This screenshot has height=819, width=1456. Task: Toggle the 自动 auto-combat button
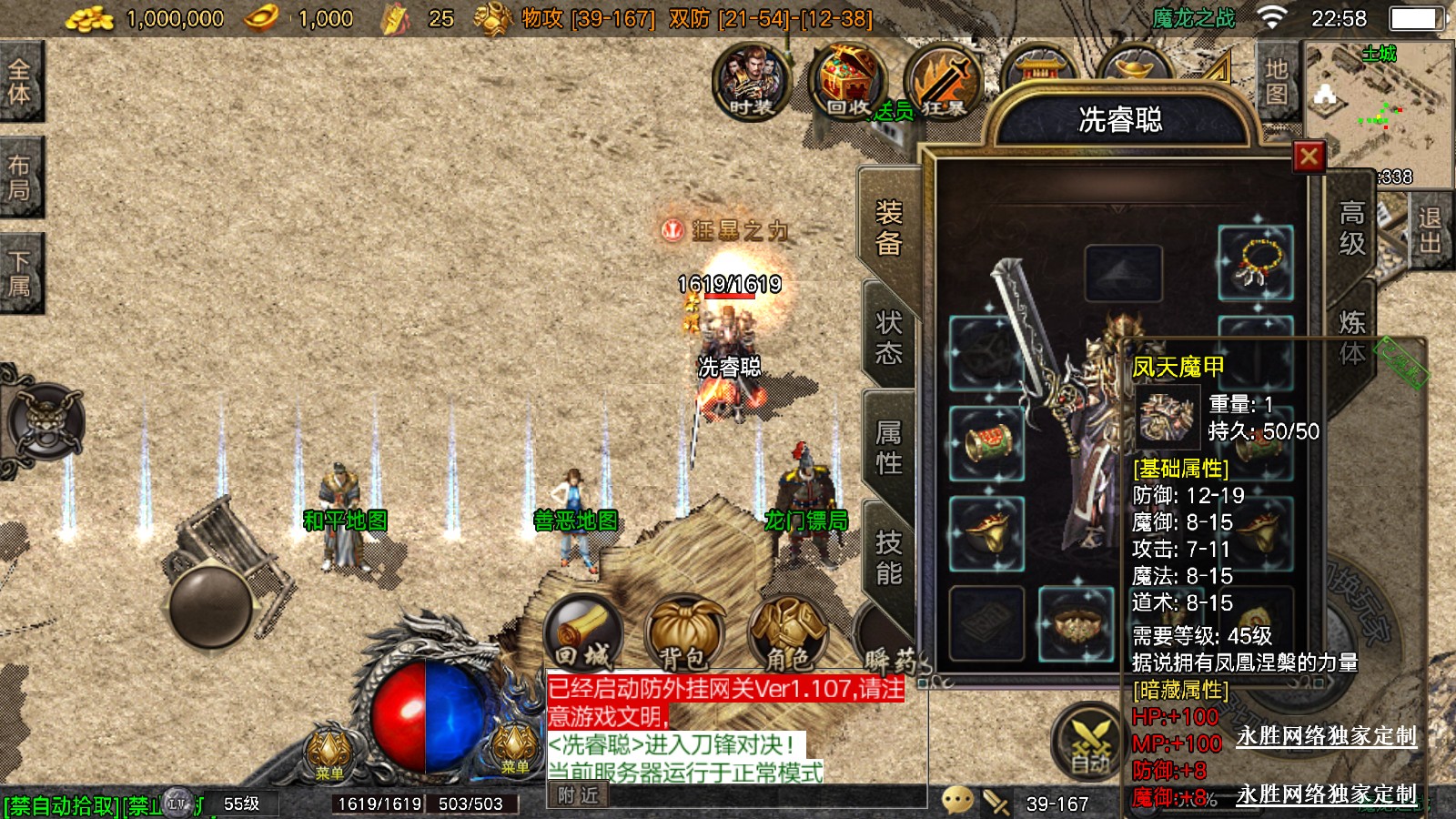pos(1089,742)
